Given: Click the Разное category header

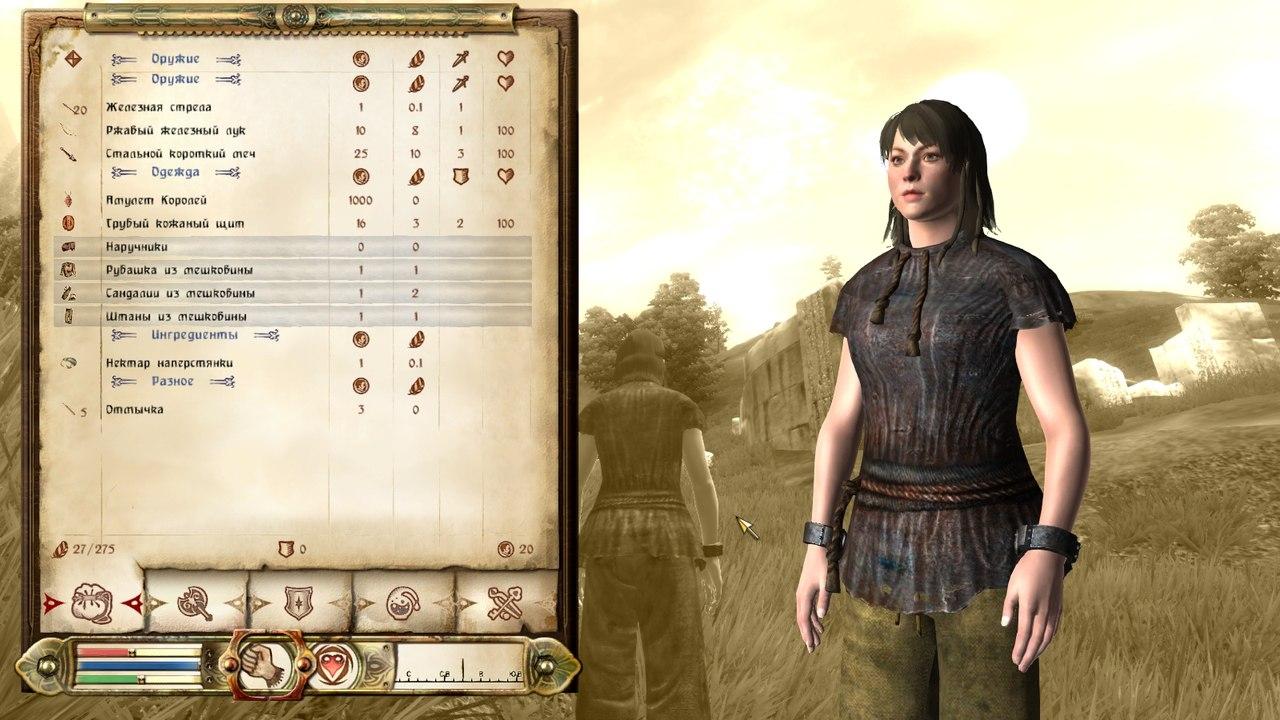Looking at the screenshot, I should pyautogui.click(x=173, y=382).
